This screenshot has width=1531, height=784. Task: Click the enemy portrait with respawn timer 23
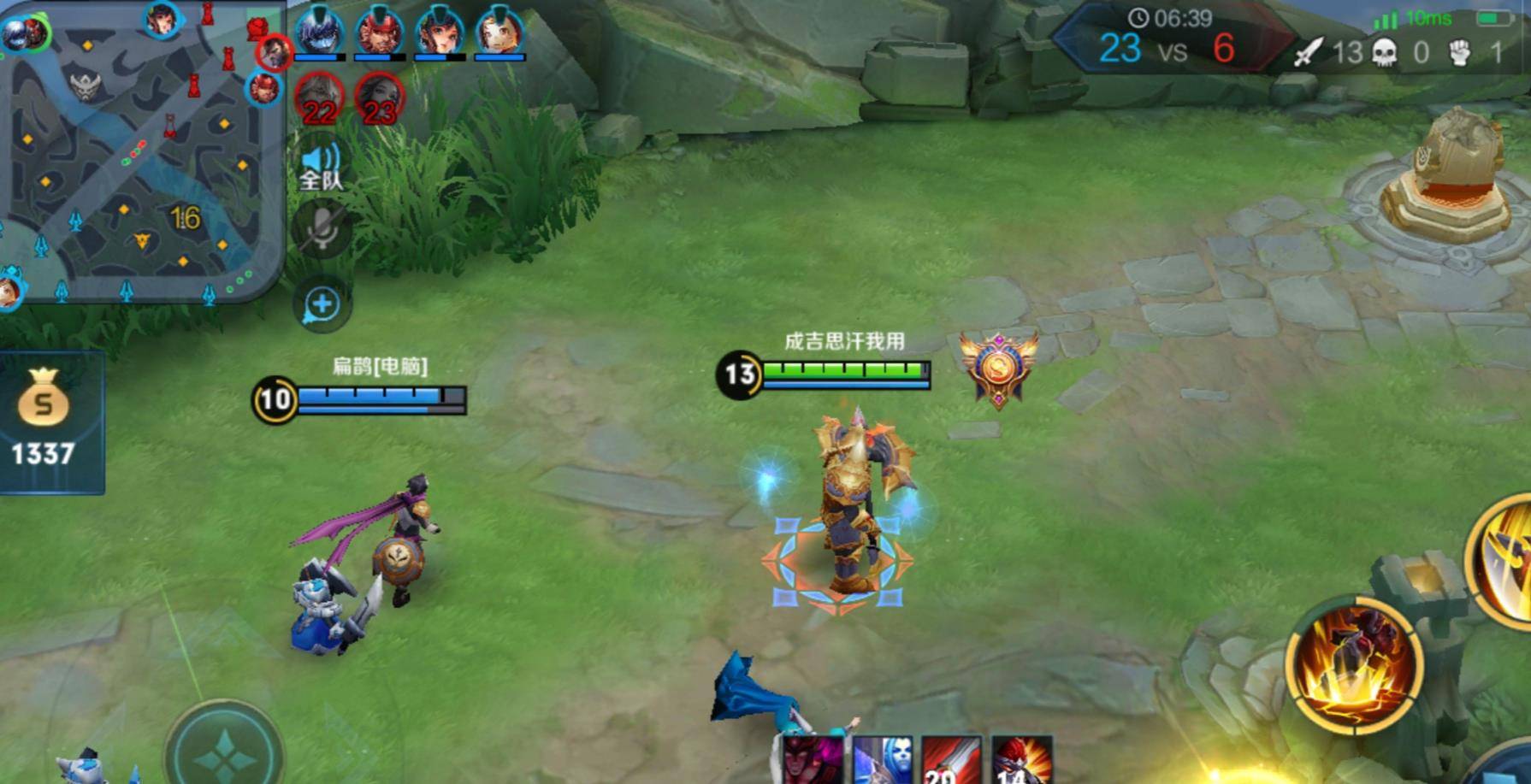(379, 100)
